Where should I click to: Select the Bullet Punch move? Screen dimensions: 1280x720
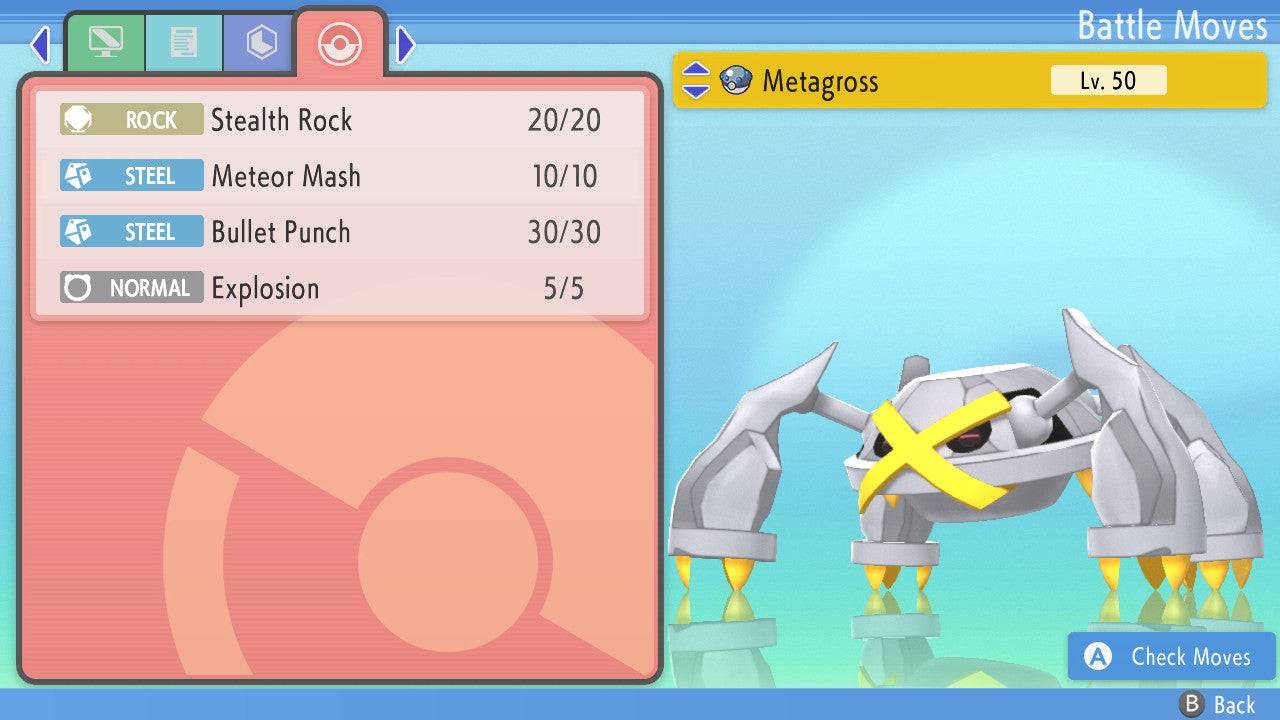pyautogui.click(x=340, y=232)
